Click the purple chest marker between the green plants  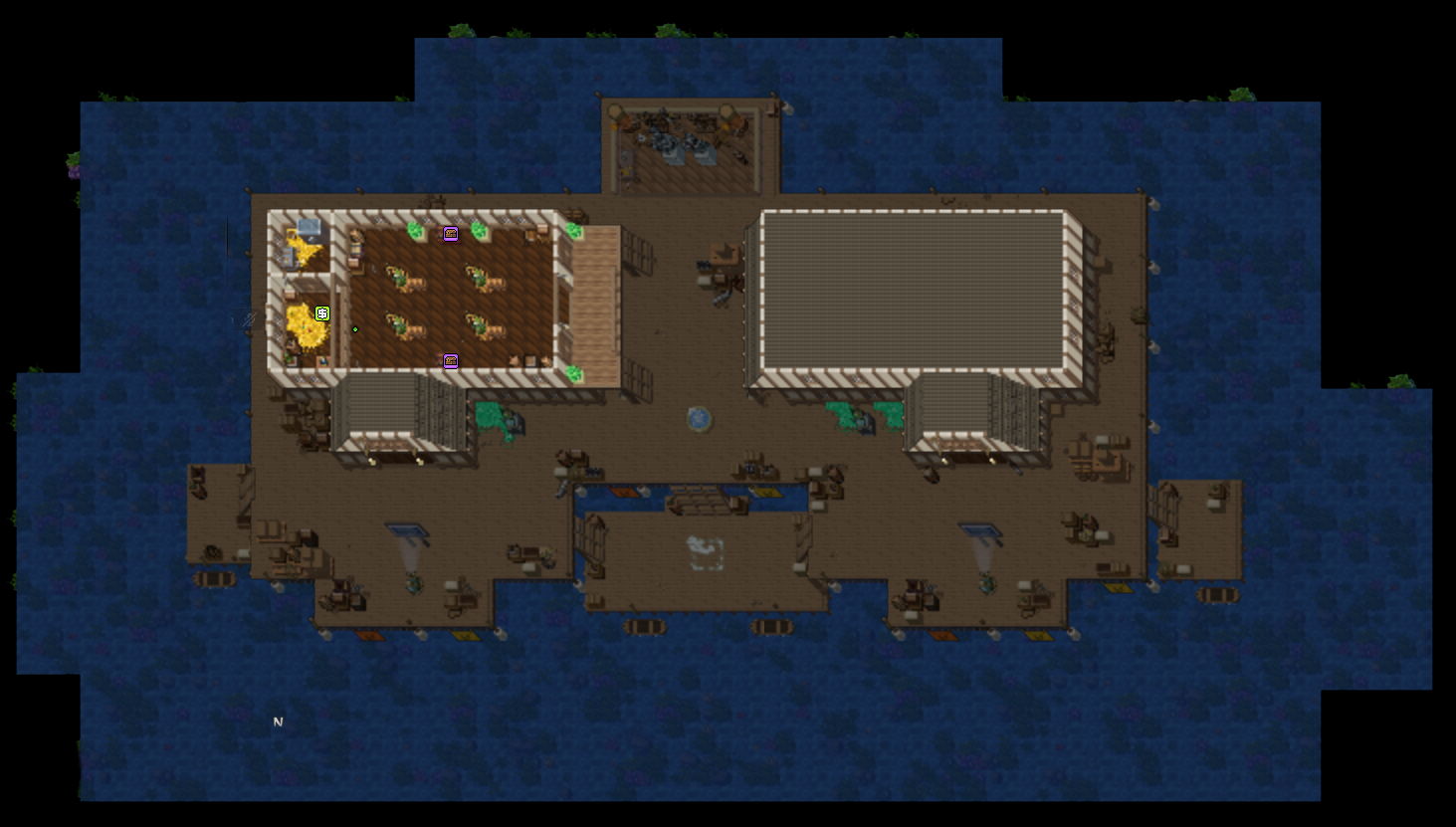(x=451, y=234)
